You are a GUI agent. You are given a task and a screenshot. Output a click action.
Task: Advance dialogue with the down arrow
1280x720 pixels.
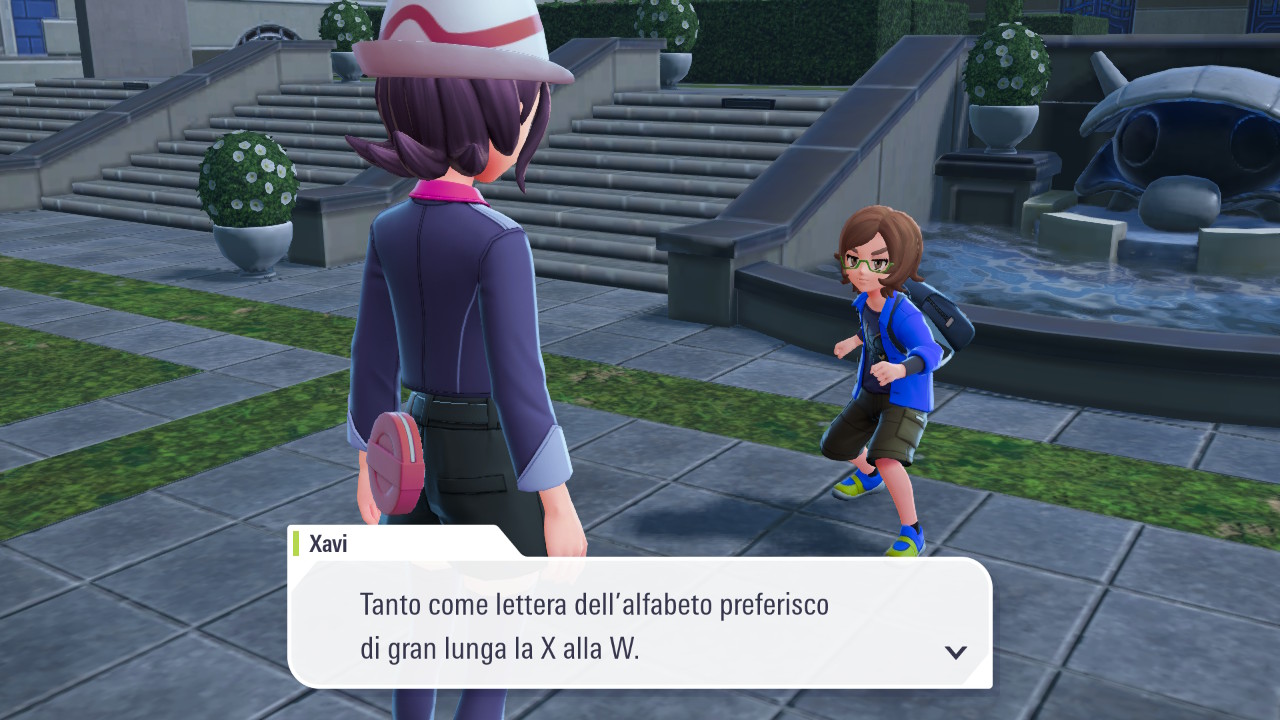click(x=955, y=652)
